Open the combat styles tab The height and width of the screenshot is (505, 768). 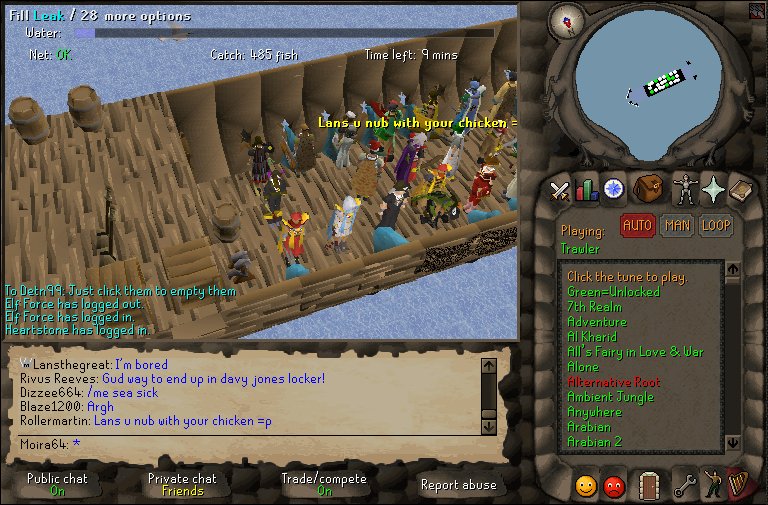tap(560, 189)
